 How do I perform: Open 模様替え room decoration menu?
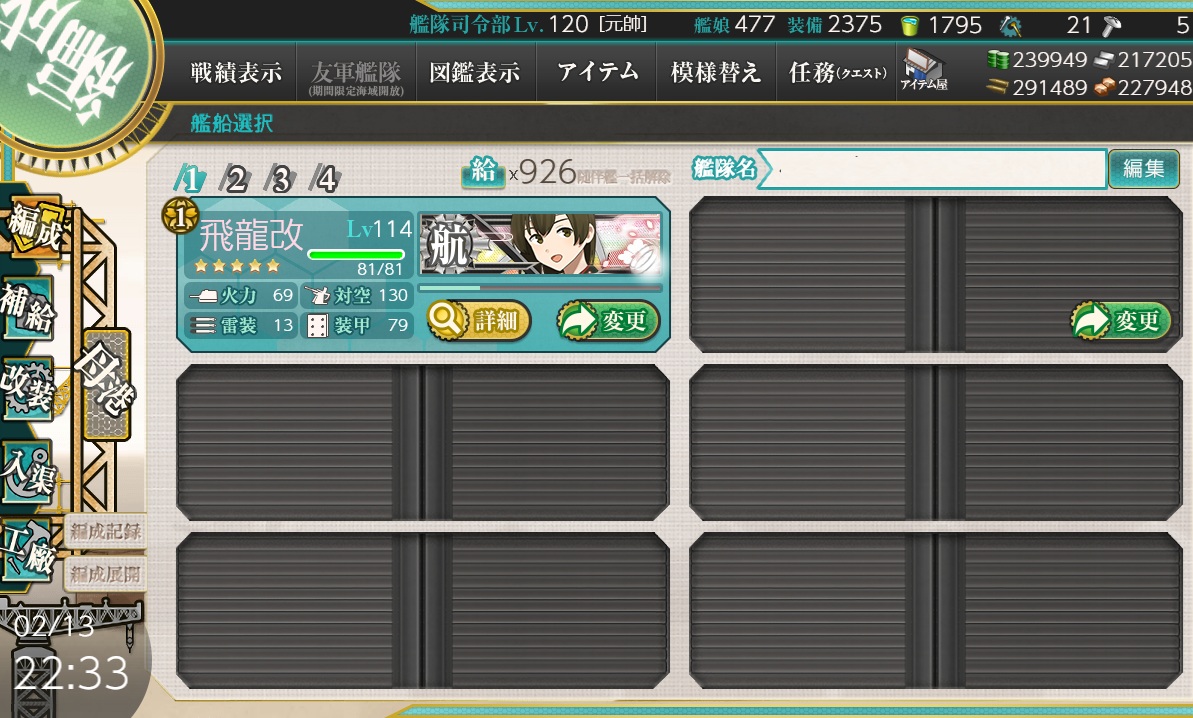(715, 73)
